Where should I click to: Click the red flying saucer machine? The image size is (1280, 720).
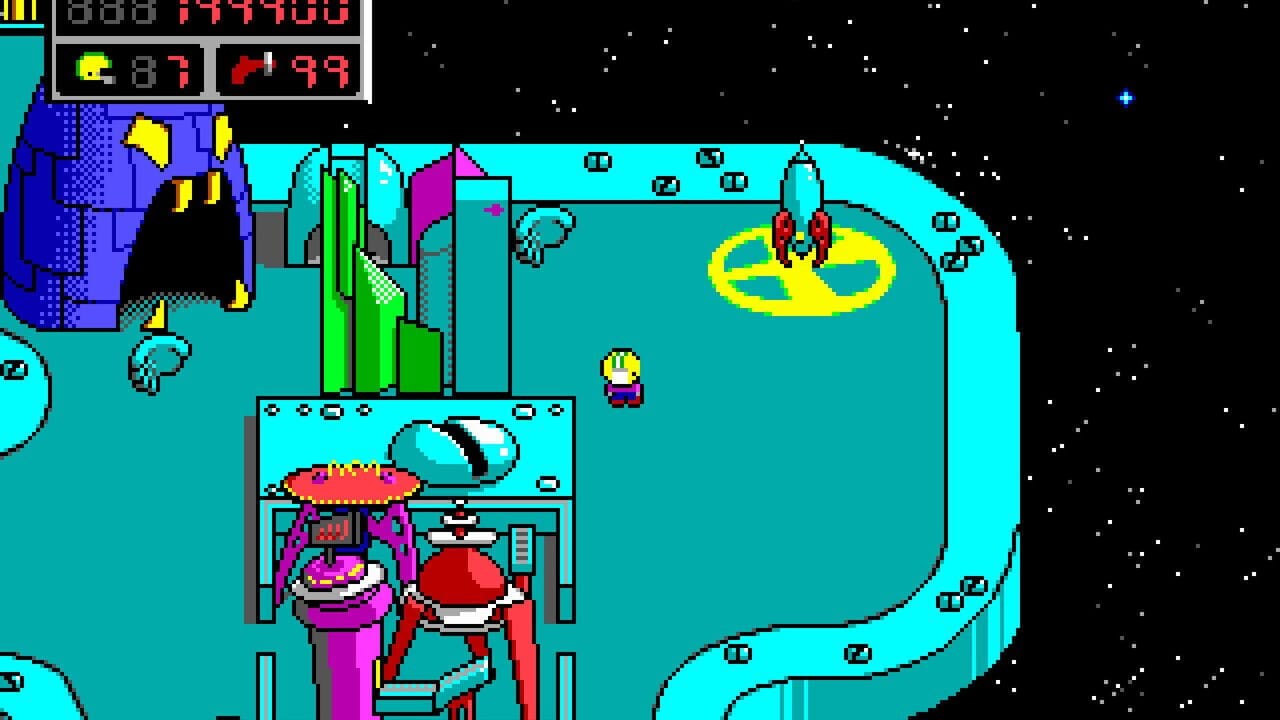tap(350, 485)
